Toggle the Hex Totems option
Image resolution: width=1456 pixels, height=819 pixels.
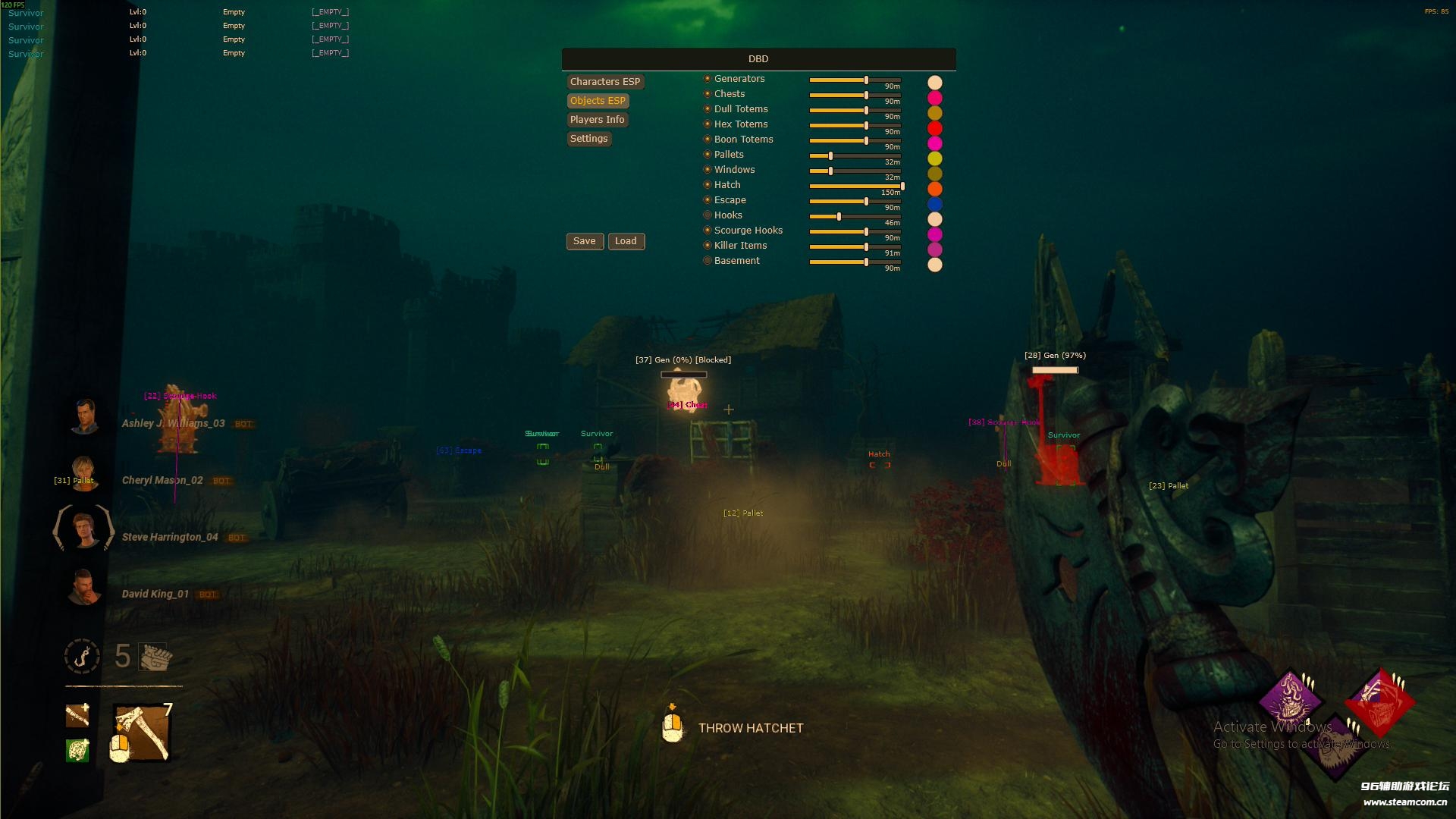click(x=708, y=124)
